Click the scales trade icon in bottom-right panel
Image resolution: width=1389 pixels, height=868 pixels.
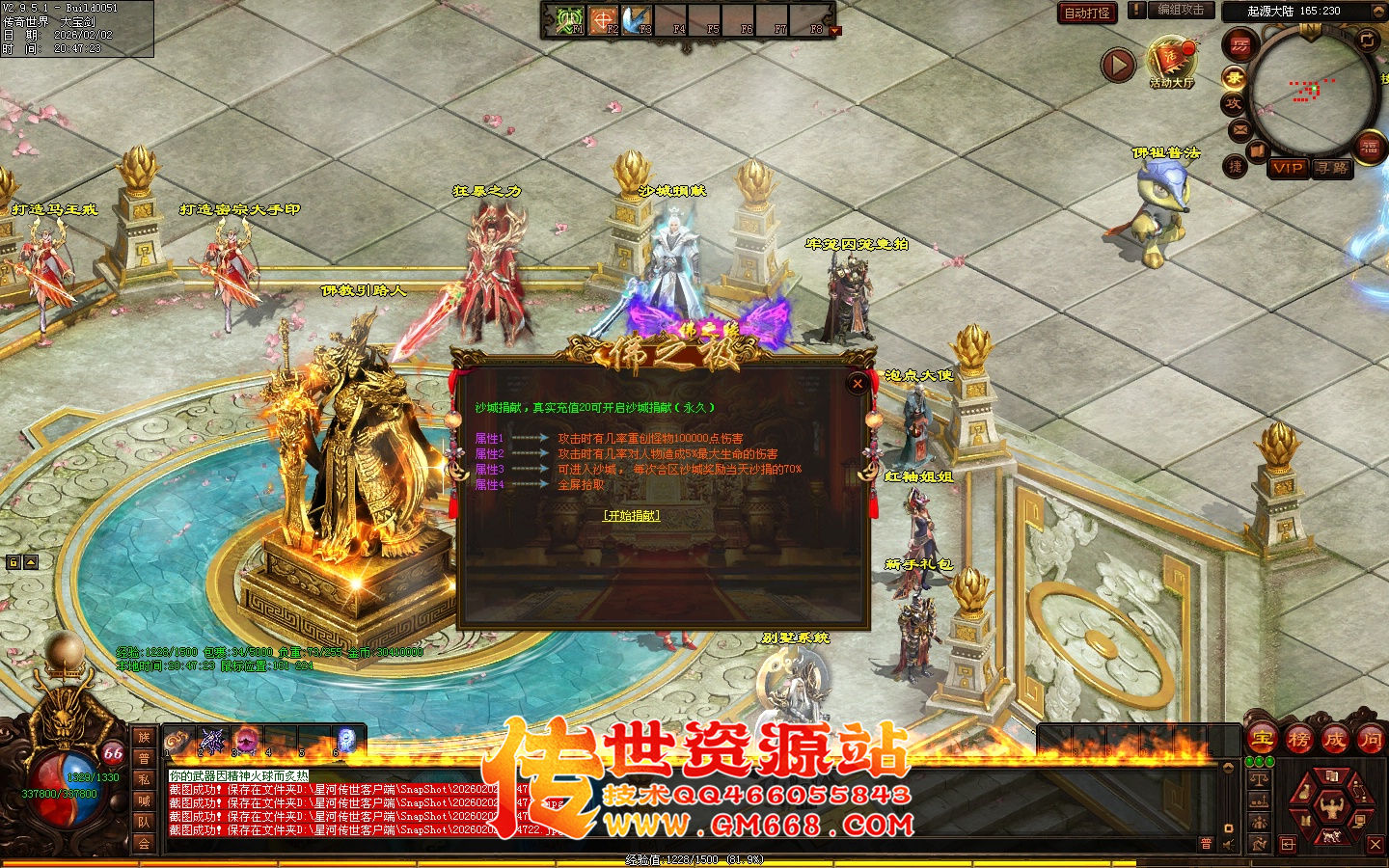(1259, 779)
